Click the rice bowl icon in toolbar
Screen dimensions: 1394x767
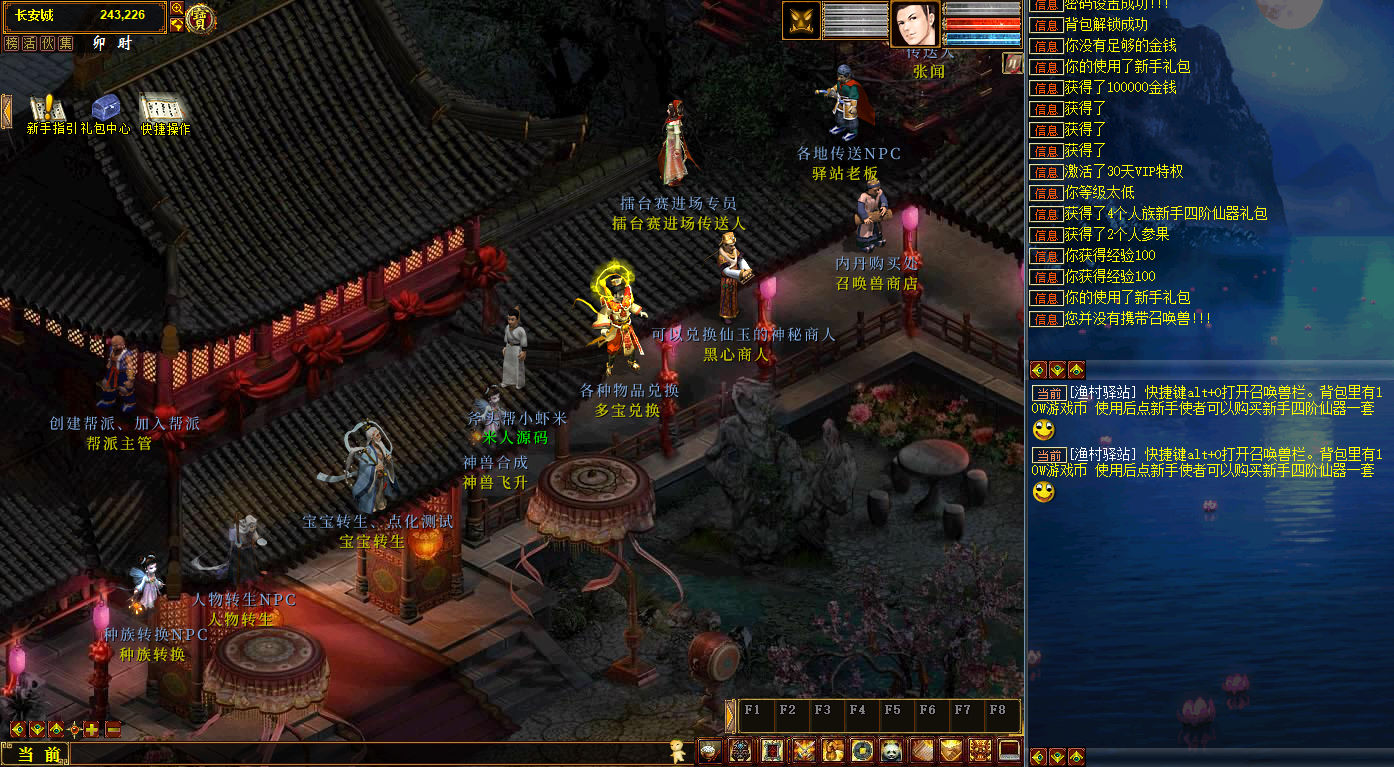click(709, 750)
